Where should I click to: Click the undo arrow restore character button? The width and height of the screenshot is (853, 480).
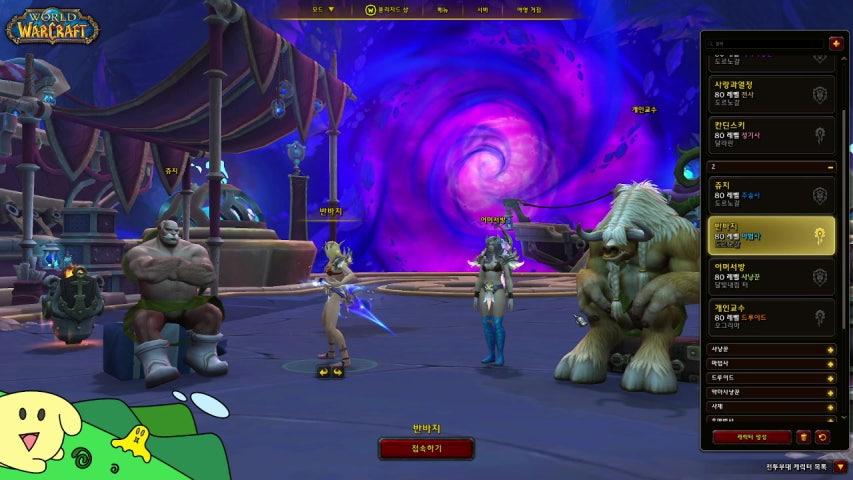click(822, 437)
